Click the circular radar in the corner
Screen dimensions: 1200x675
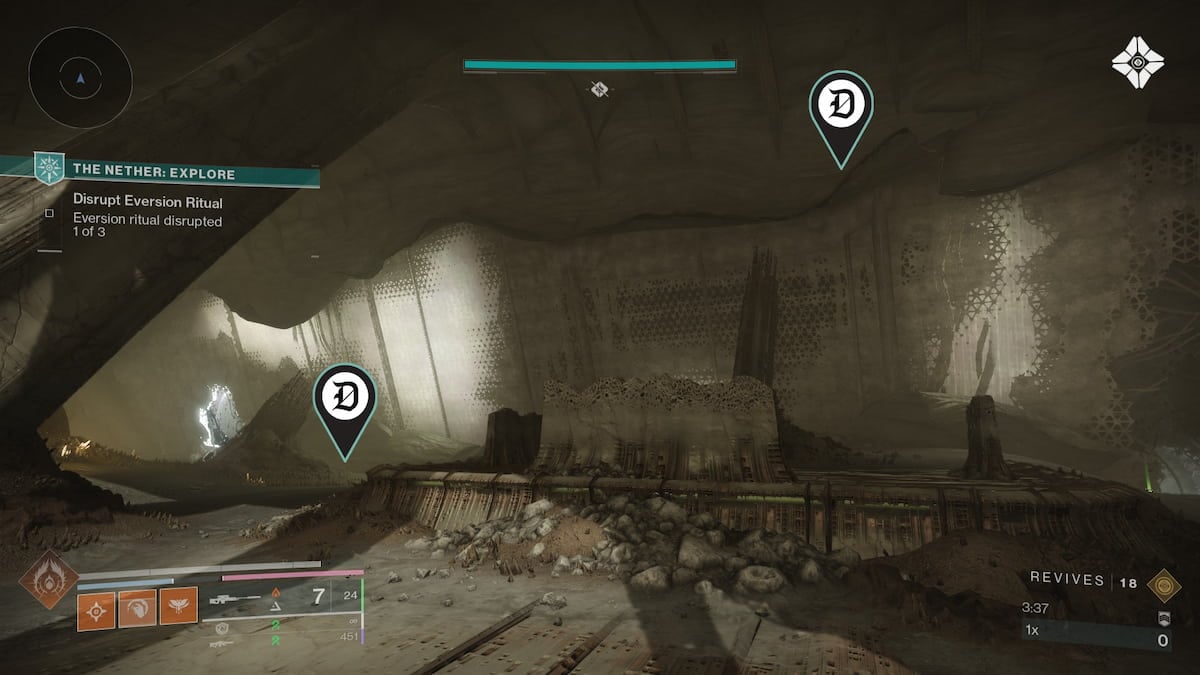pyautogui.click(x=80, y=77)
